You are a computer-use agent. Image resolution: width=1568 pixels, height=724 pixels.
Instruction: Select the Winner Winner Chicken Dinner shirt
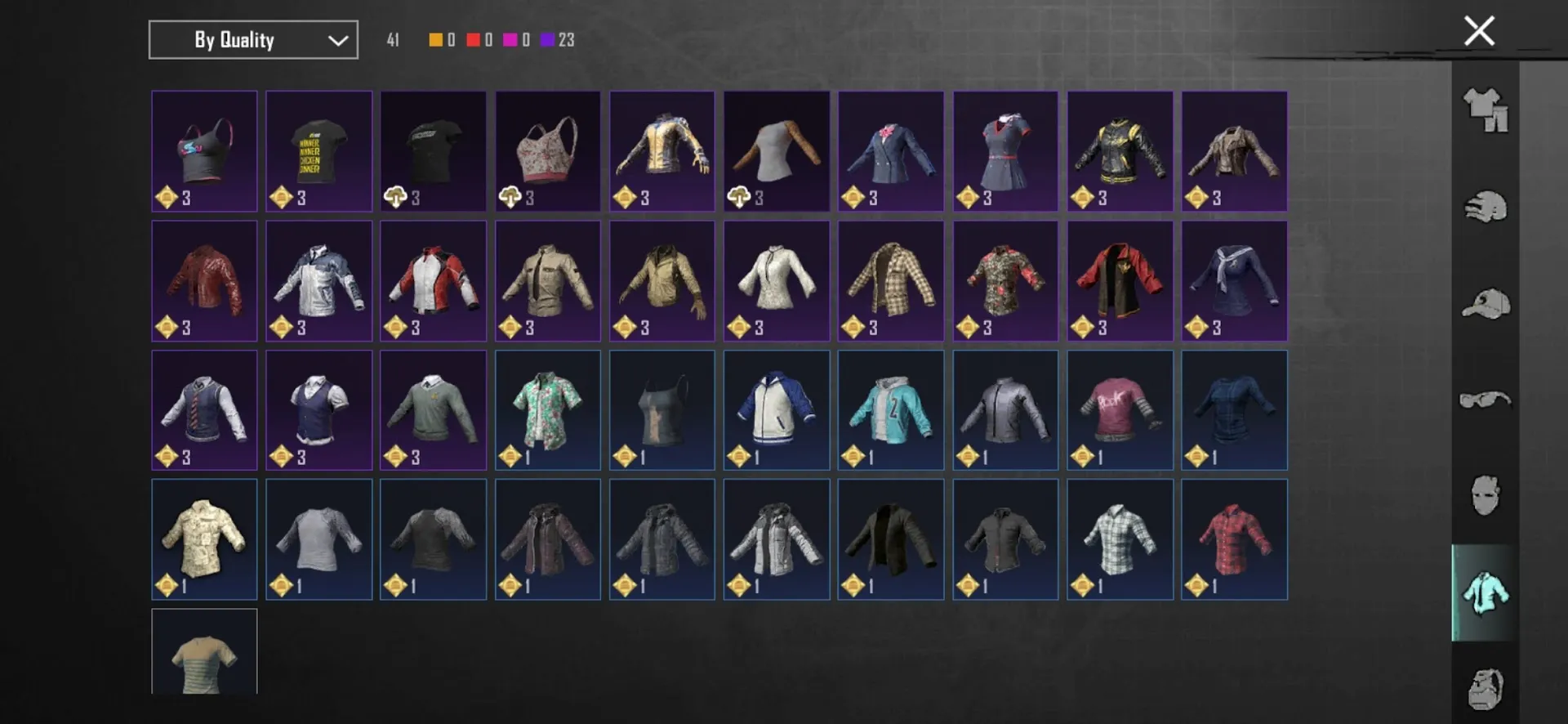point(318,151)
